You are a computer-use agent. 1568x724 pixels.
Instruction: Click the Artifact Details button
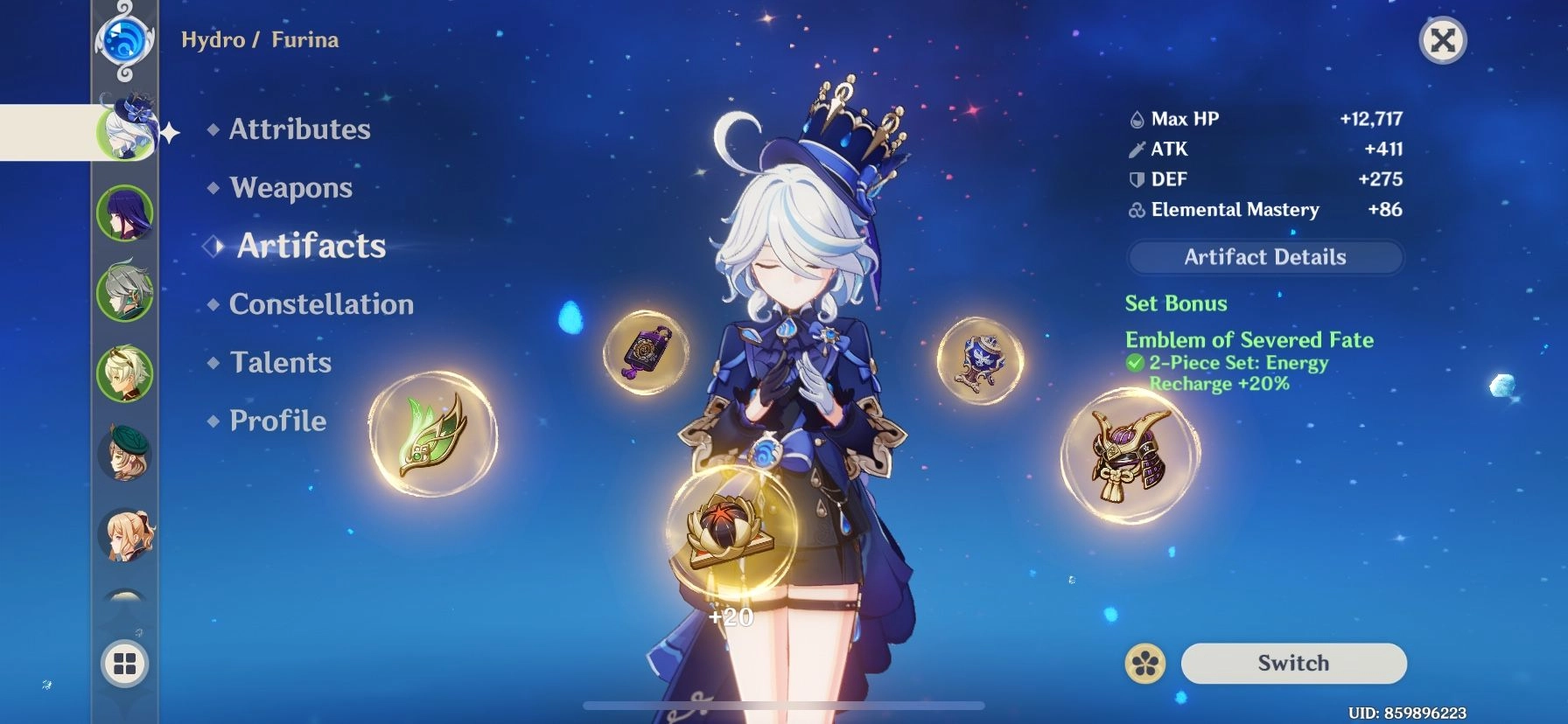pyautogui.click(x=1263, y=257)
